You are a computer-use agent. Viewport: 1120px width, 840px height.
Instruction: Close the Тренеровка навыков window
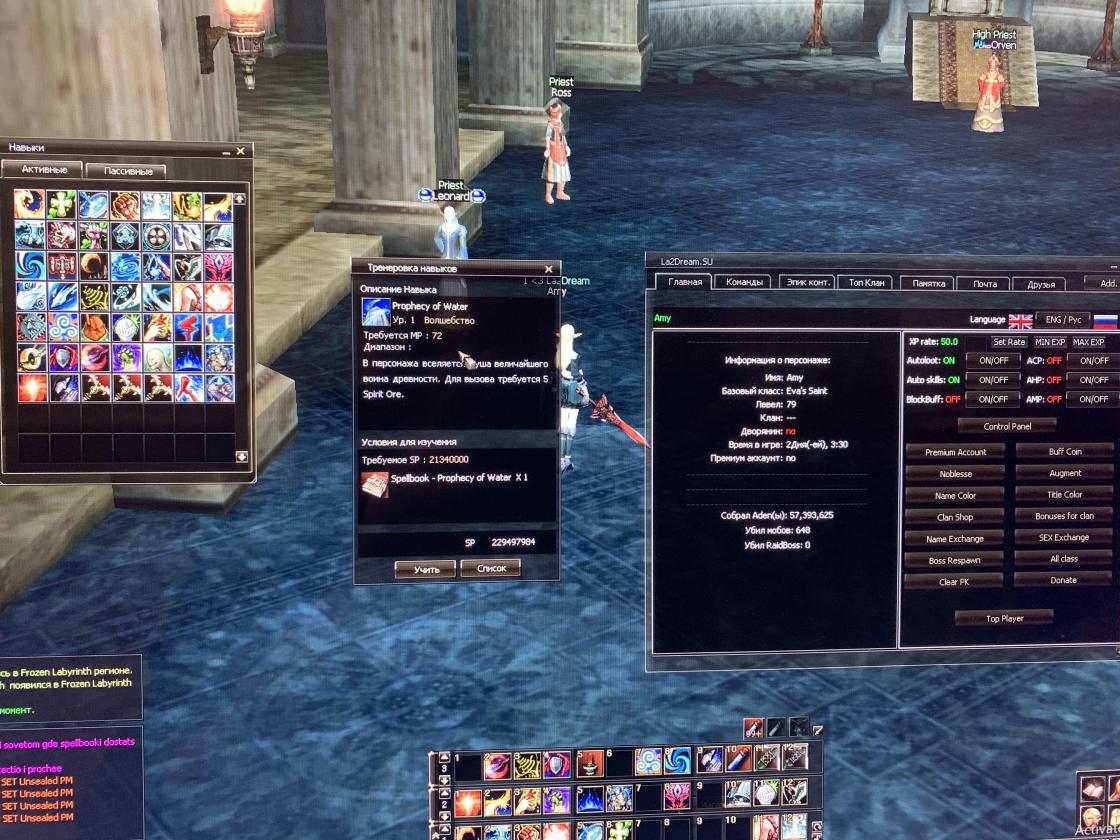(x=548, y=269)
